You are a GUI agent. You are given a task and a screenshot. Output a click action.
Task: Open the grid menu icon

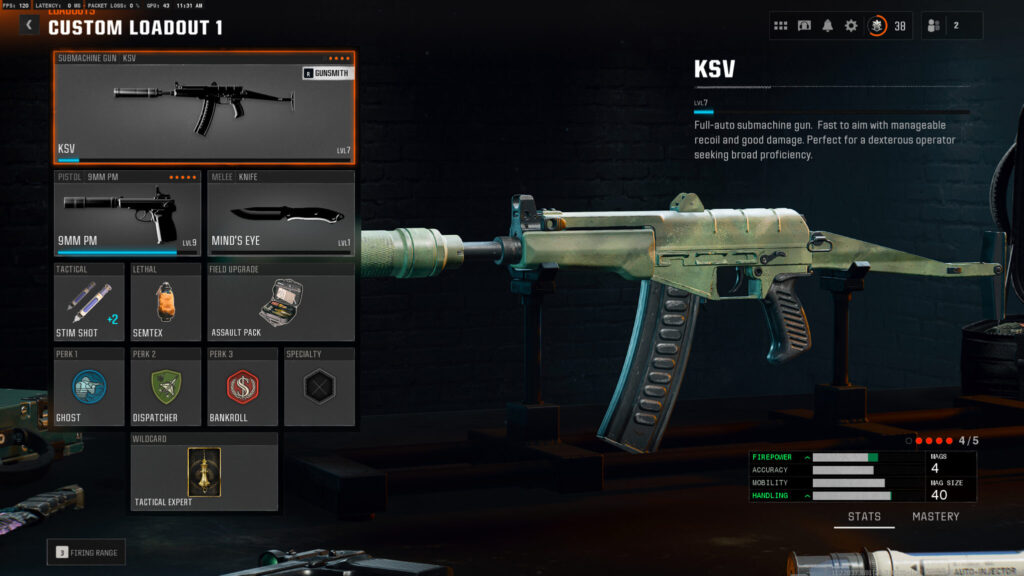point(781,26)
